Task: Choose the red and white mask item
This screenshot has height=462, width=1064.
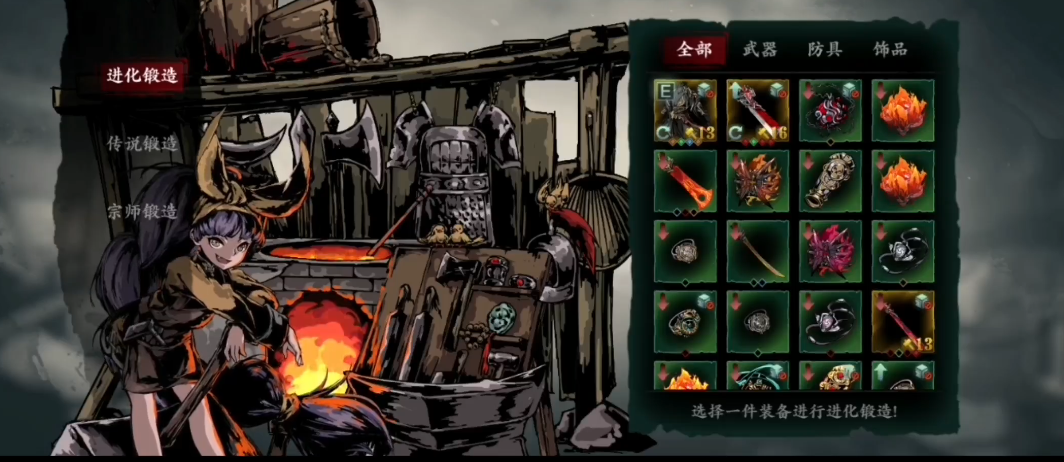Action: 830,111
